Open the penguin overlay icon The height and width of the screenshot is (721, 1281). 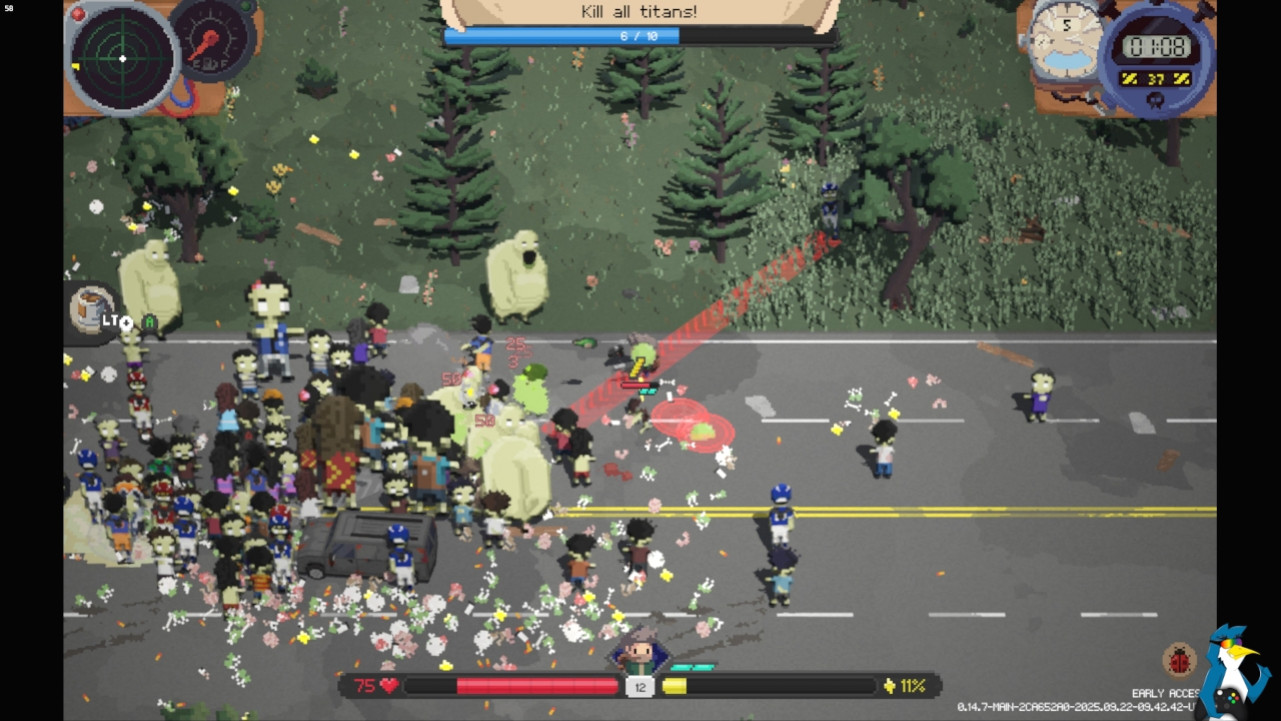(1235, 672)
